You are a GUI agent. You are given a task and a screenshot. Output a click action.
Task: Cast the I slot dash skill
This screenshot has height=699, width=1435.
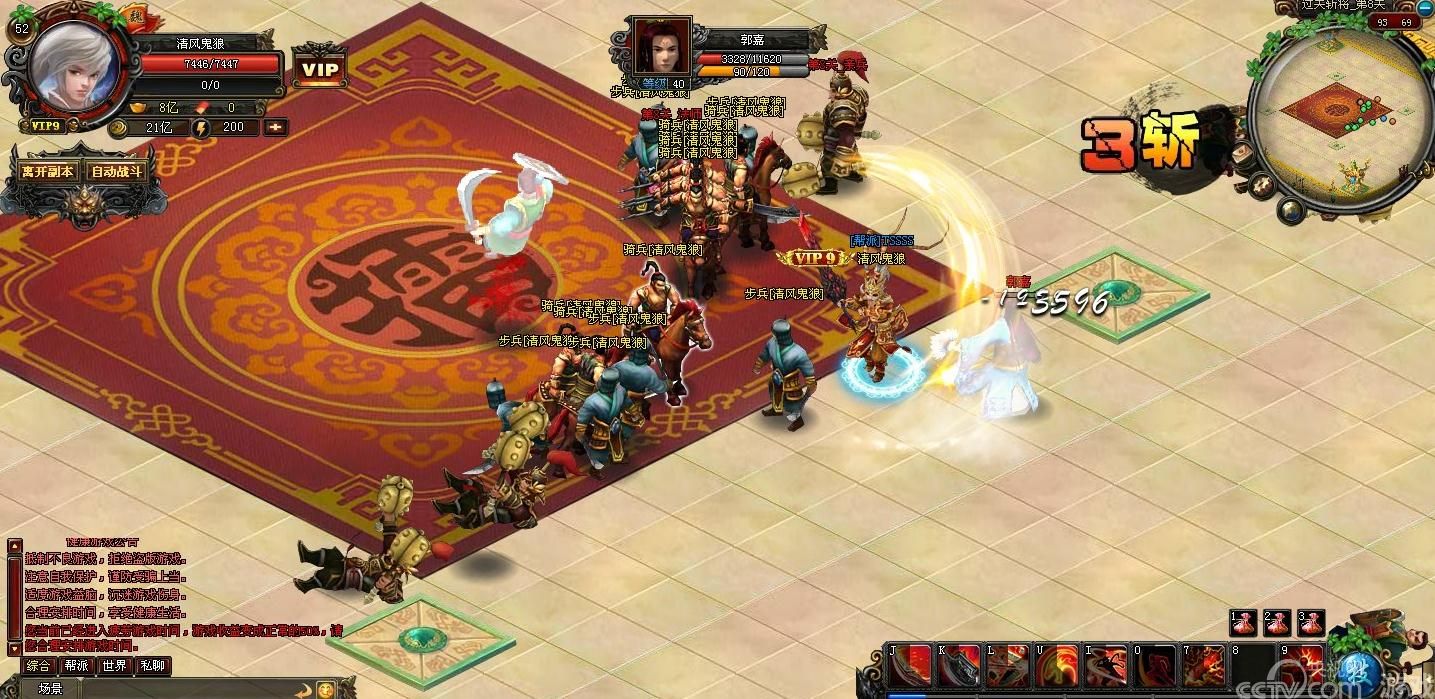pyautogui.click(x=1106, y=666)
